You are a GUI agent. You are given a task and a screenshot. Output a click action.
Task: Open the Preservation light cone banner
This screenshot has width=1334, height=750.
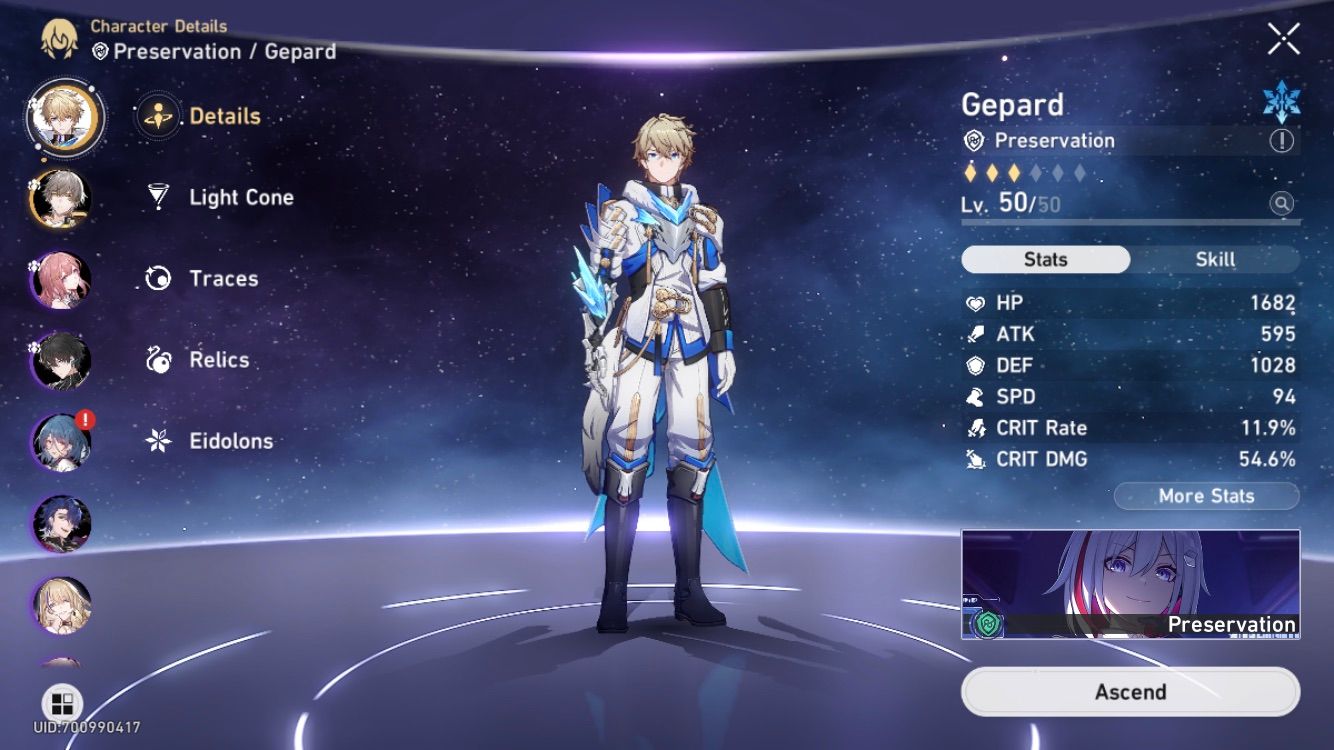pyautogui.click(x=1130, y=584)
